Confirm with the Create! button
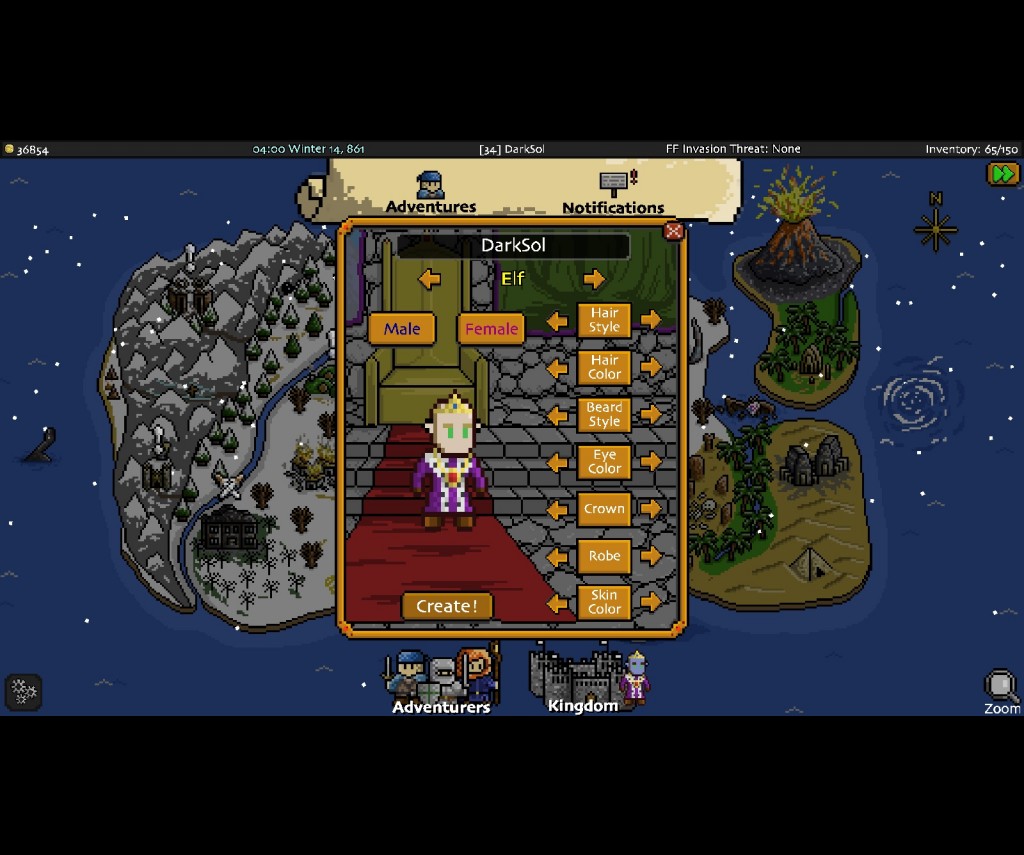1024x855 pixels. point(447,606)
